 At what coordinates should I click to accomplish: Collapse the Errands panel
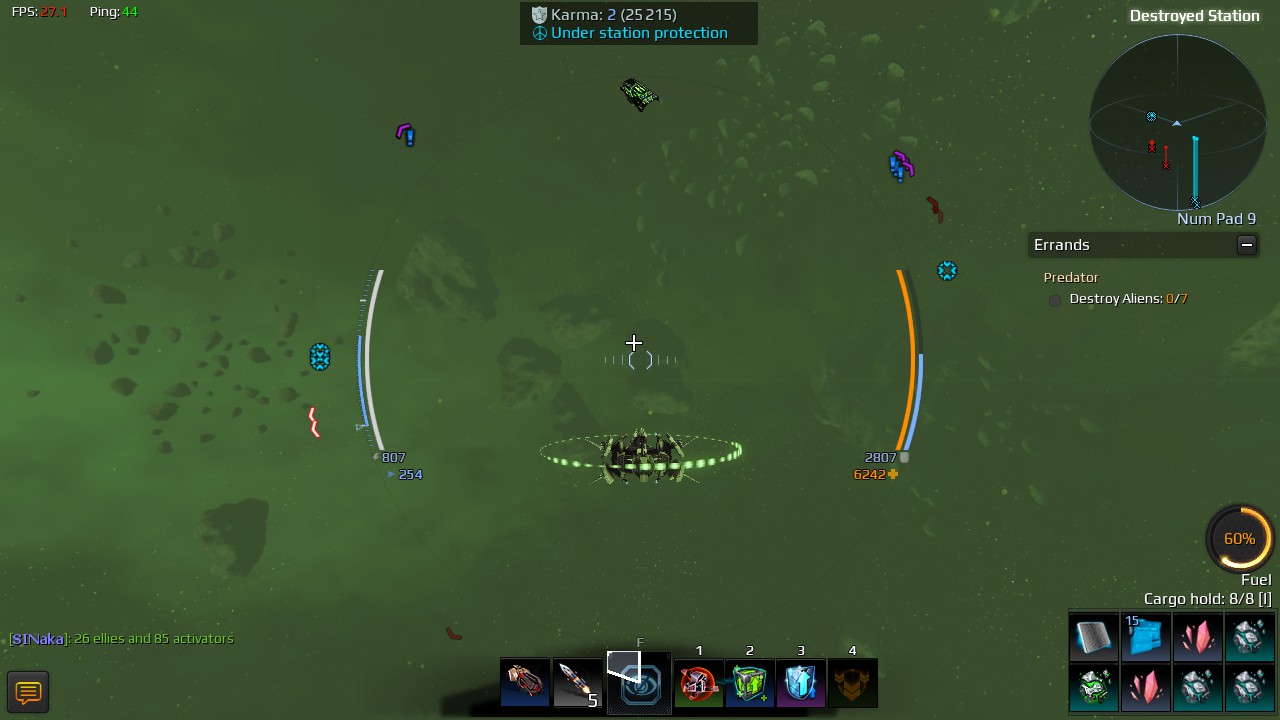coord(1246,245)
